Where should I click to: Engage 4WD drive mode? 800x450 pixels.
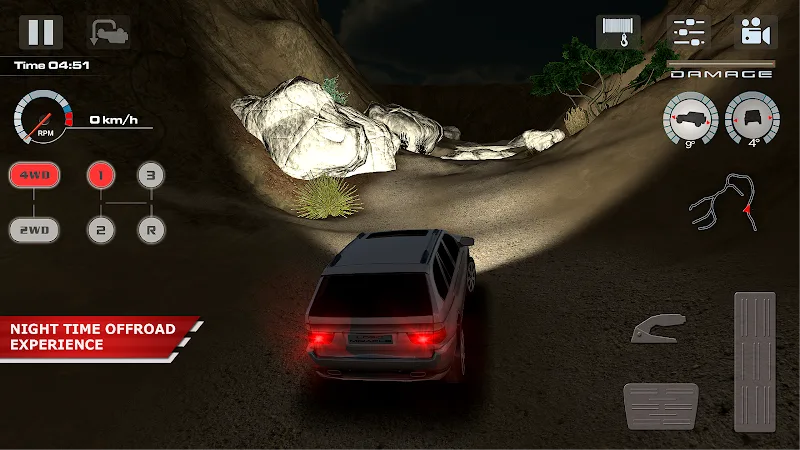click(x=35, y=175)
